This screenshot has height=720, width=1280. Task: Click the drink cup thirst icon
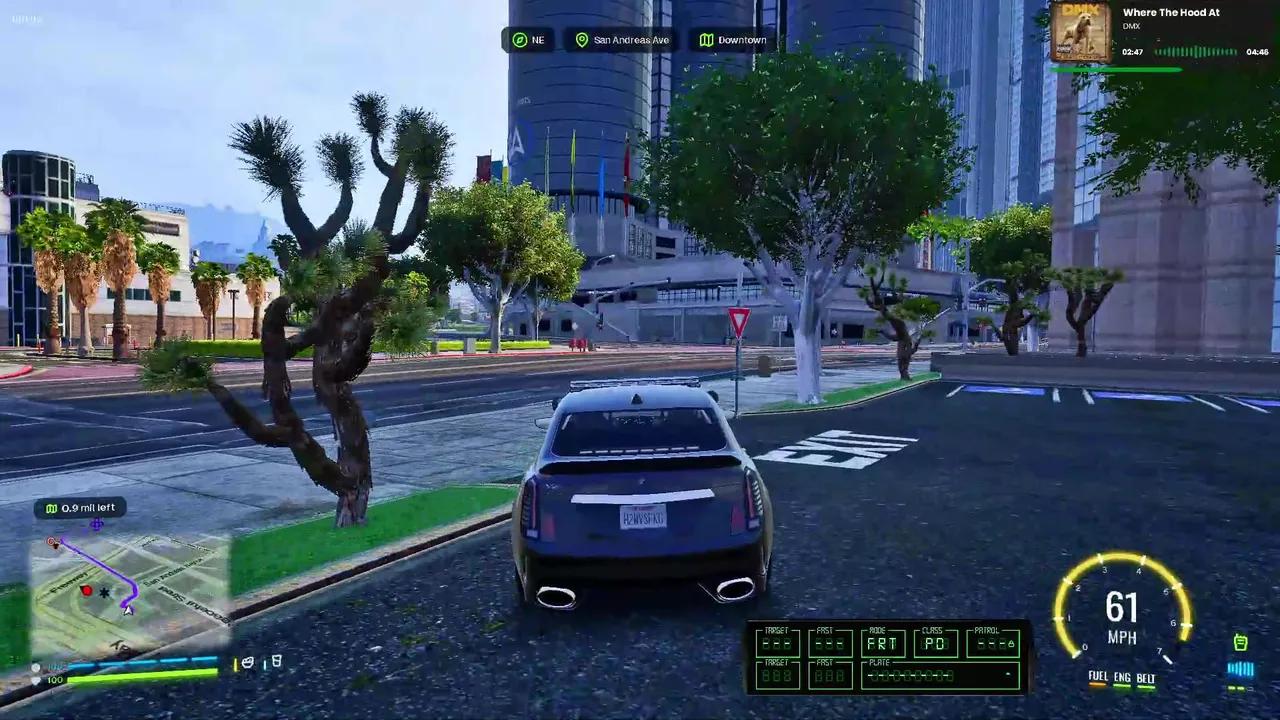click(x=276, y=661)
